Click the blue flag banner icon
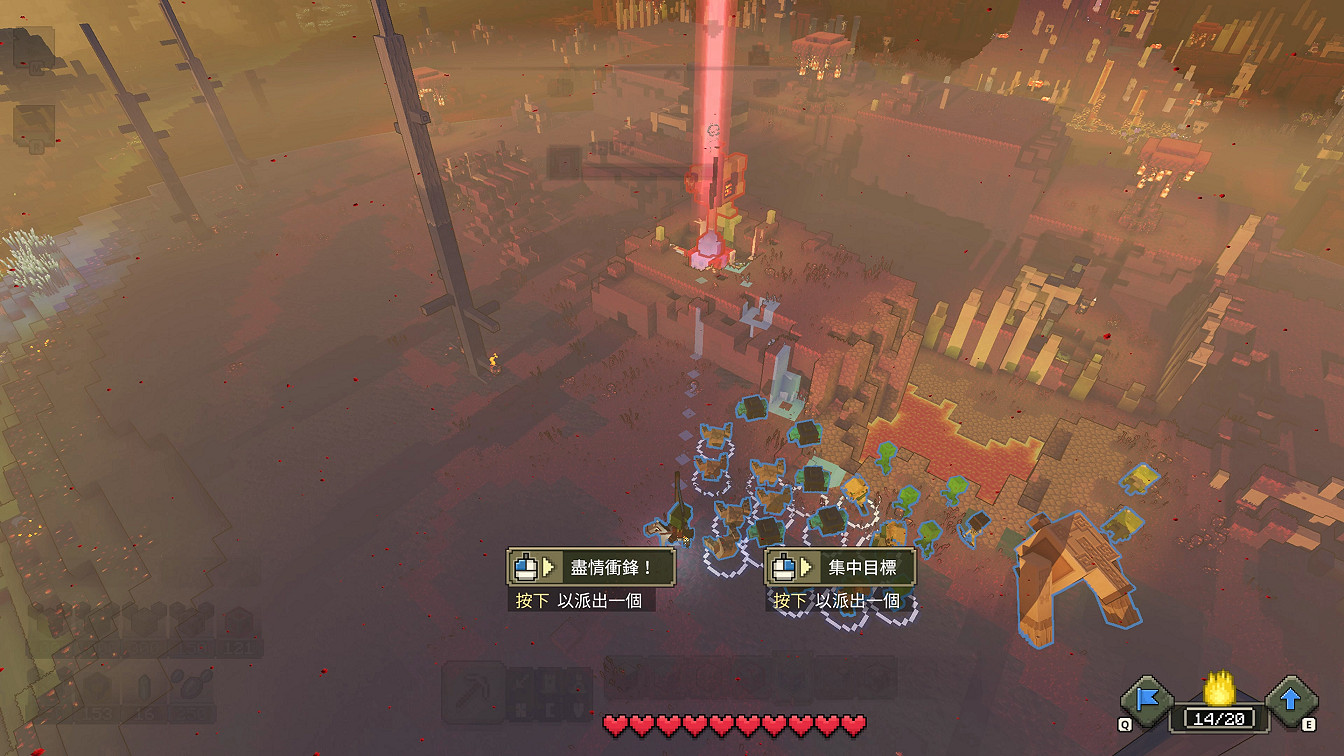Screen dimensions: 1344x756 pos(1146,699)
